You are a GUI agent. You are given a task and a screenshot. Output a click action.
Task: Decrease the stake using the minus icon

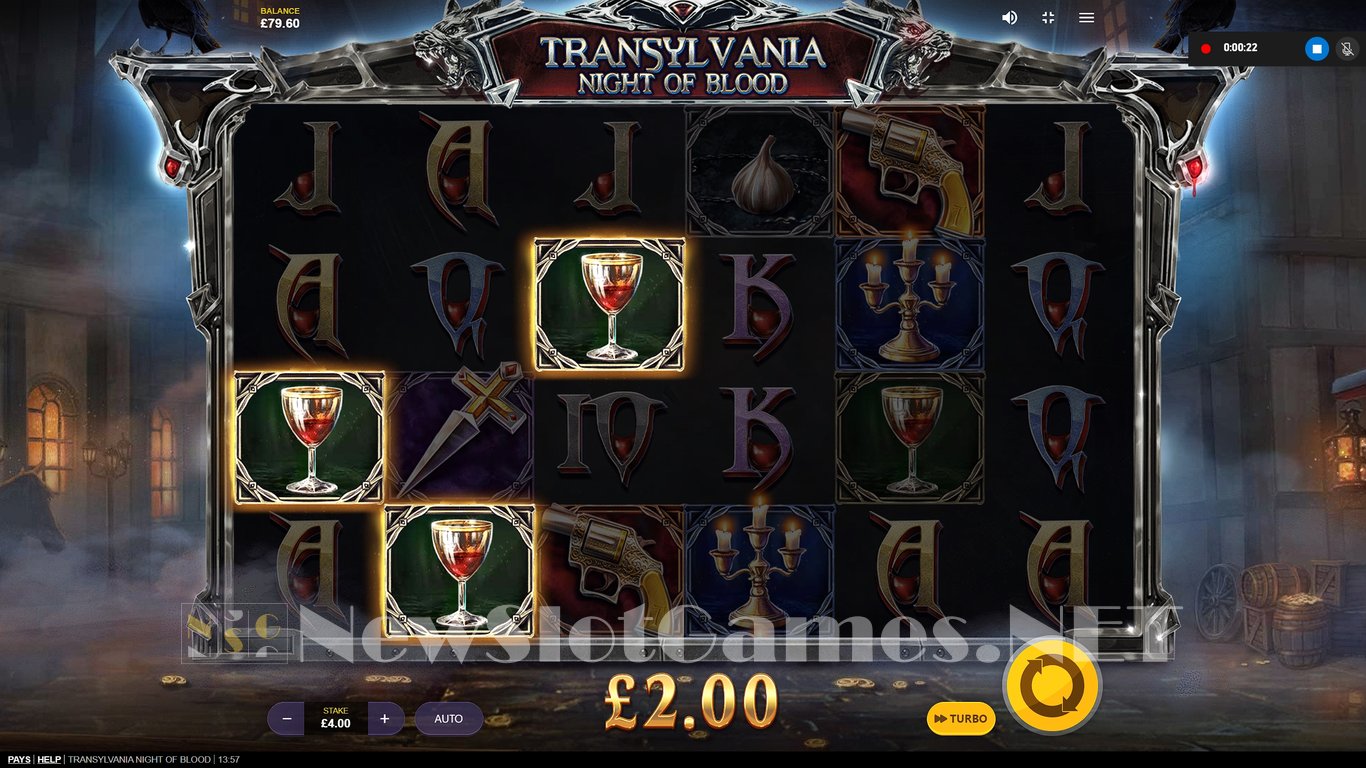click(288, 718)
